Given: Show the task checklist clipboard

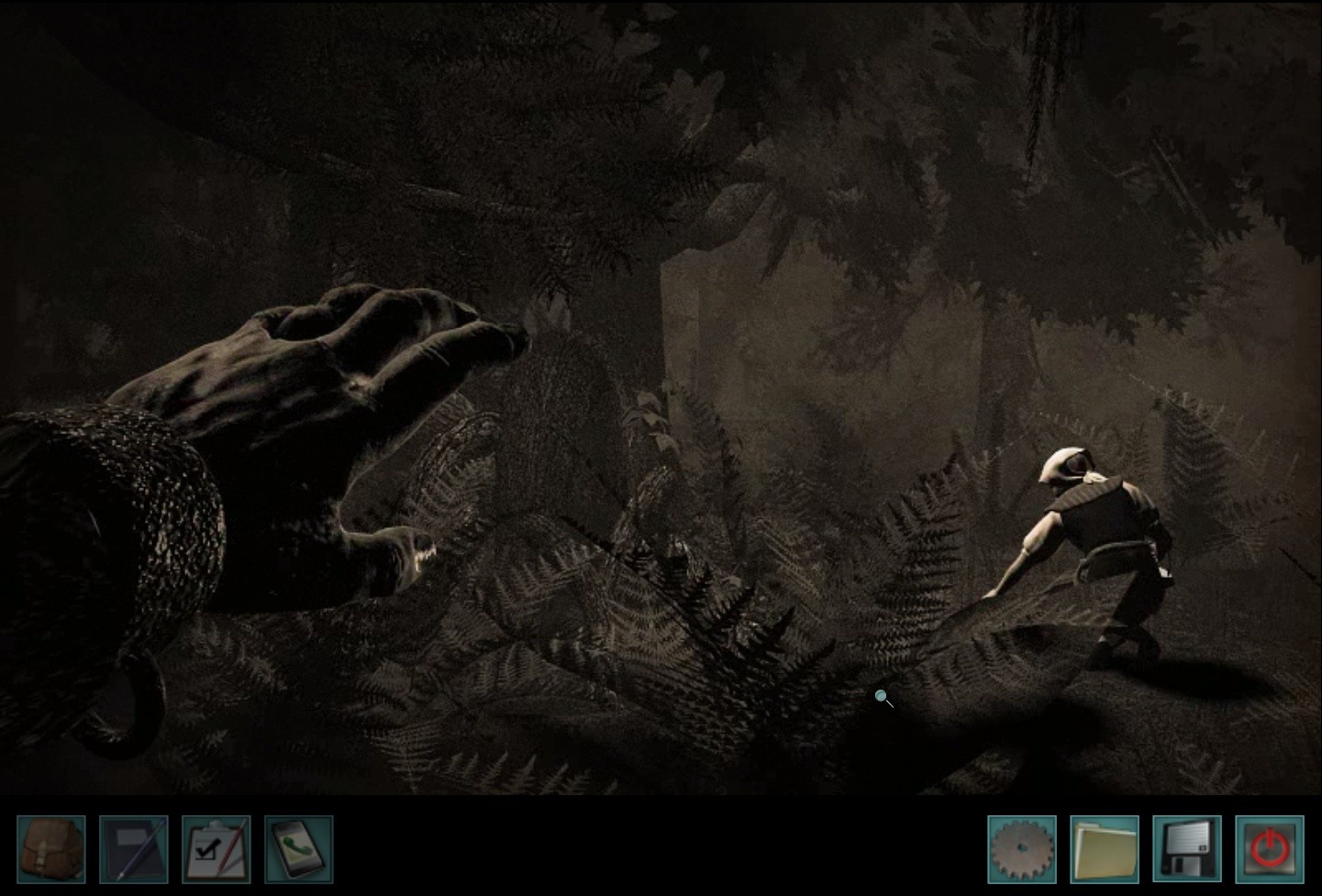Looking at the screenshot, I should [x=217, y=849].
